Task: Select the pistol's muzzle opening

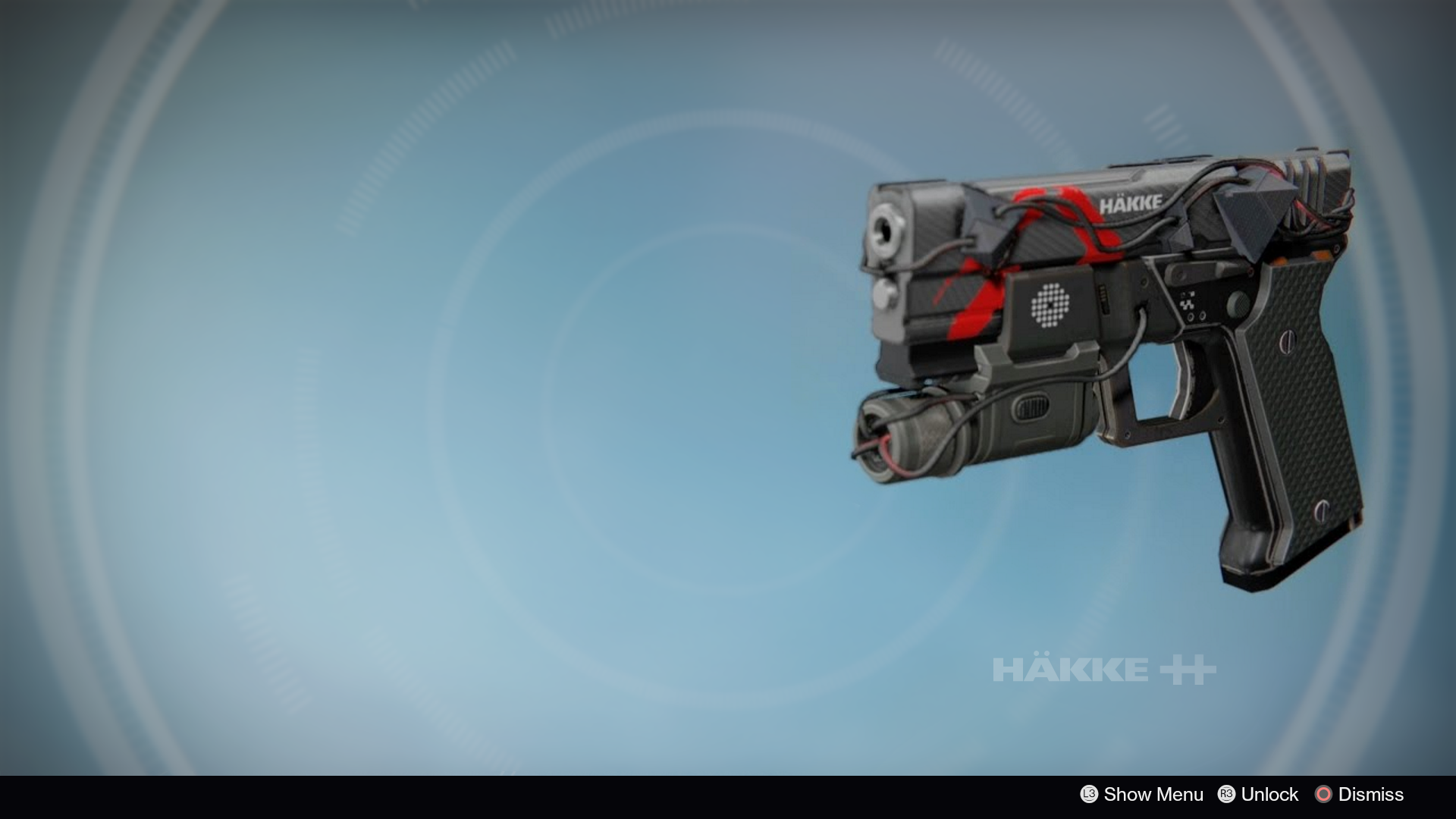Action: pos(885,229)
